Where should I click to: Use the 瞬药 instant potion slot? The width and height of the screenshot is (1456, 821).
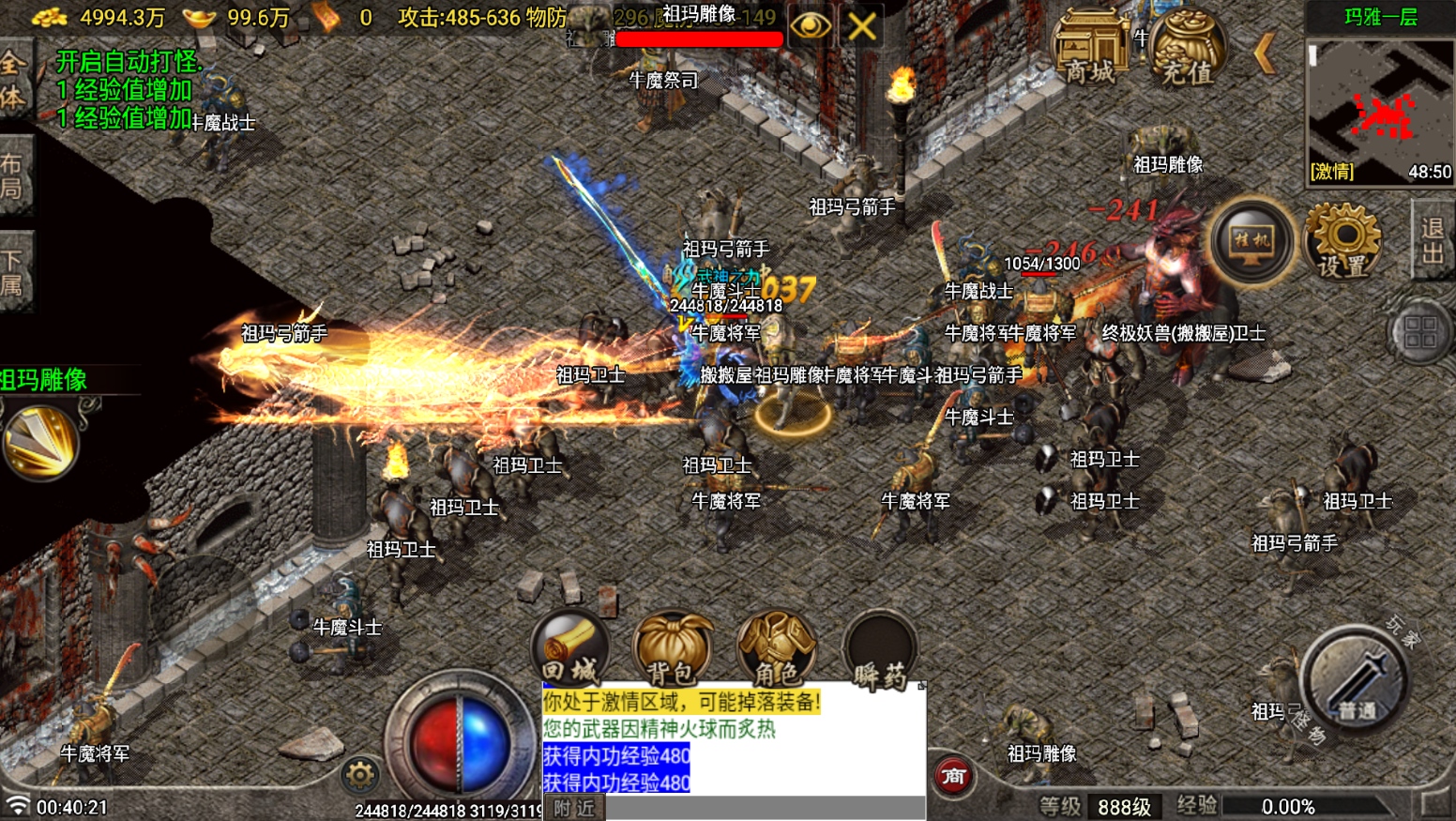pyautogui.click(x=880, y=649)
